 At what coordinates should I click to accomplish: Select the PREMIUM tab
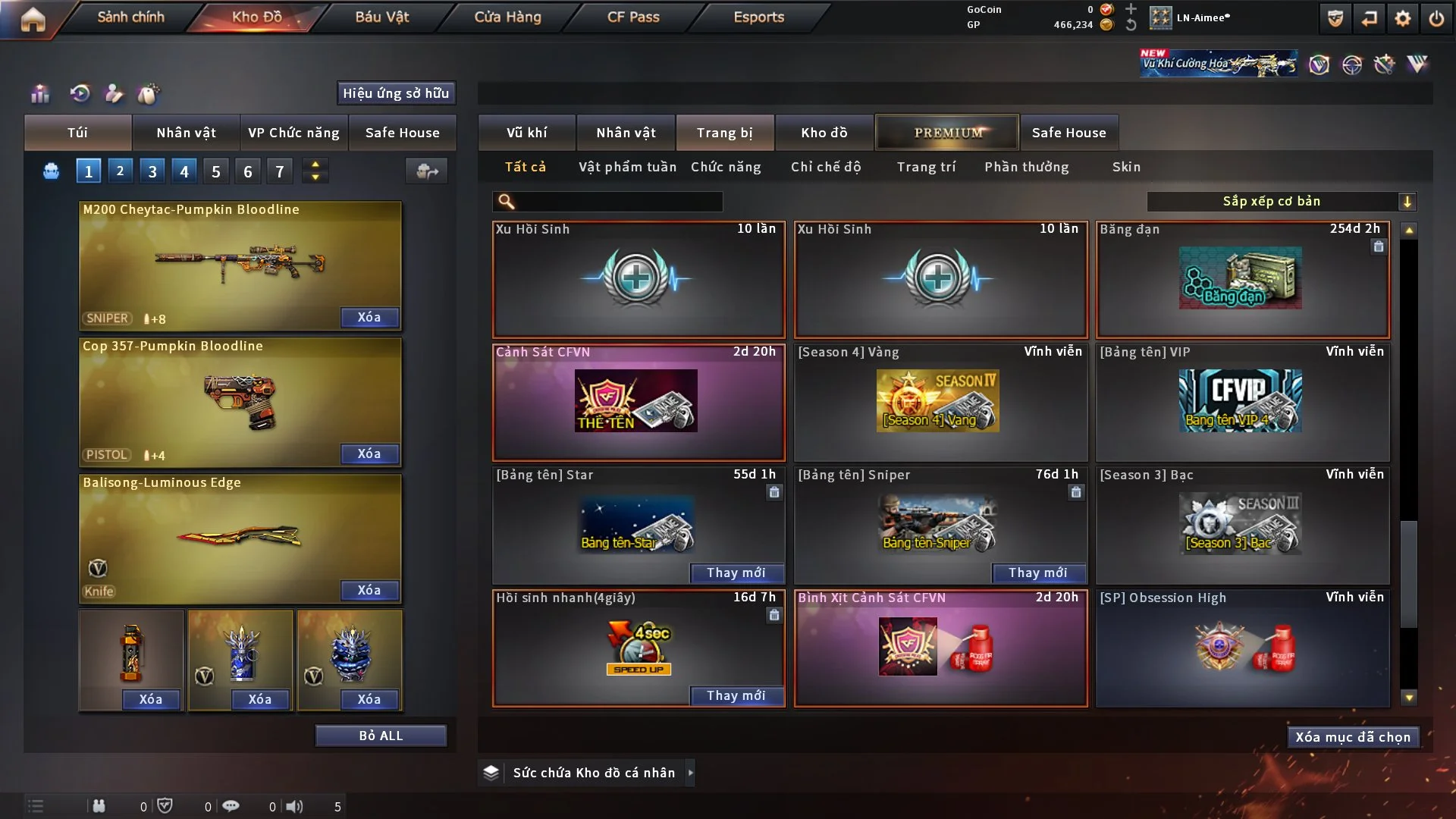948,133
